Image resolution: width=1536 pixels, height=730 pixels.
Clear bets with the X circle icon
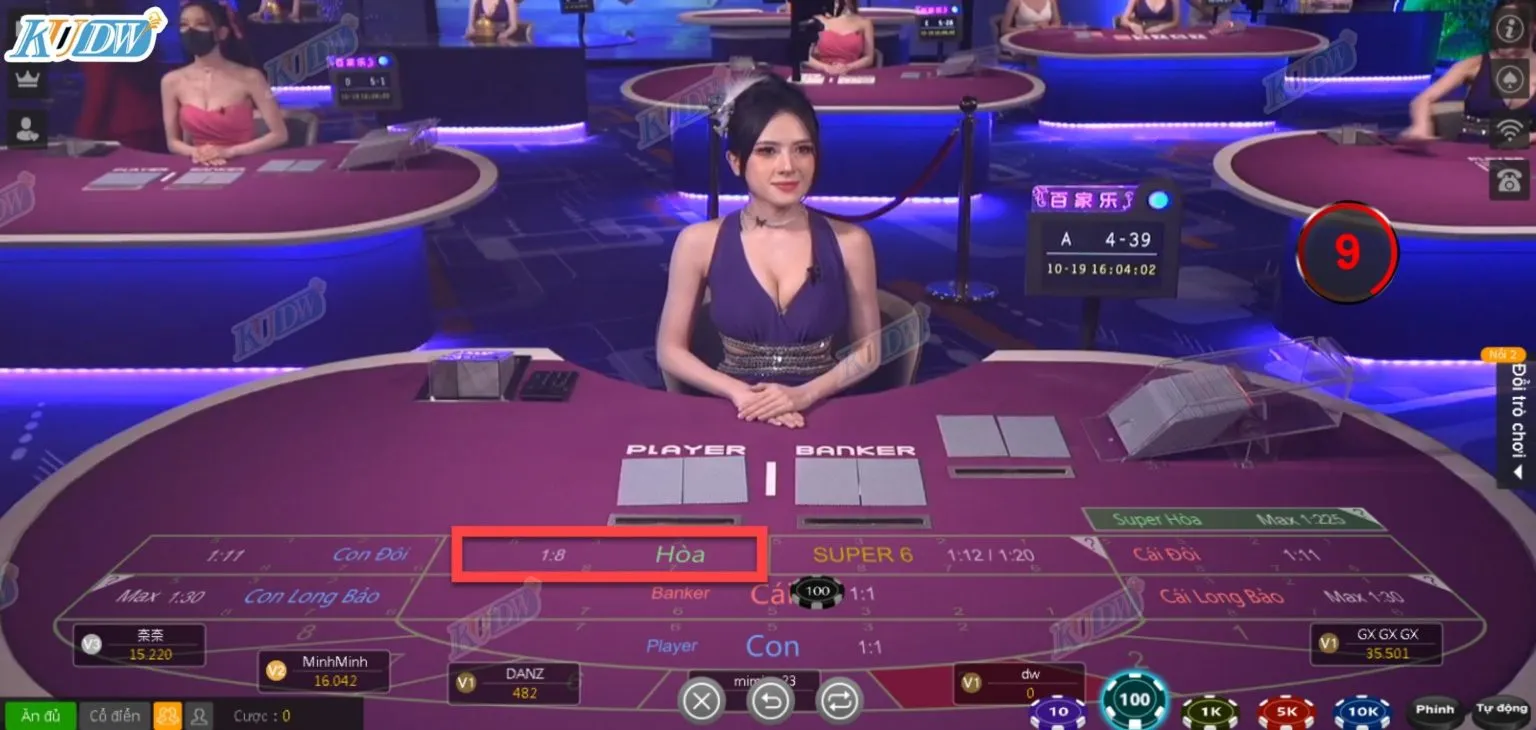tap(701, 699)
